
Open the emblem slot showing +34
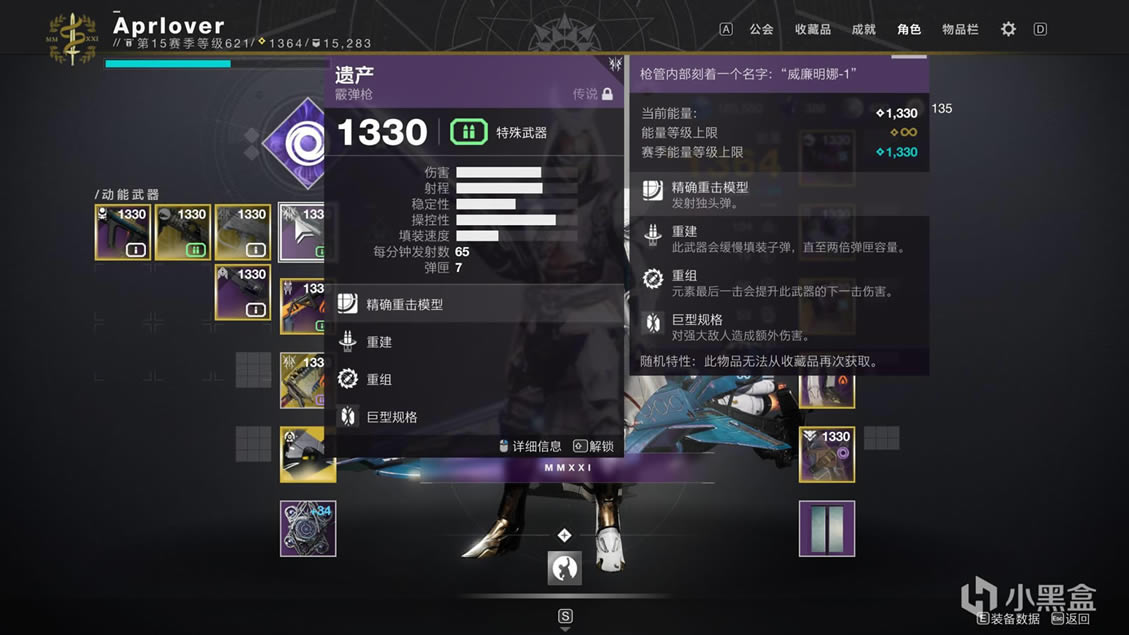[308, 528]
